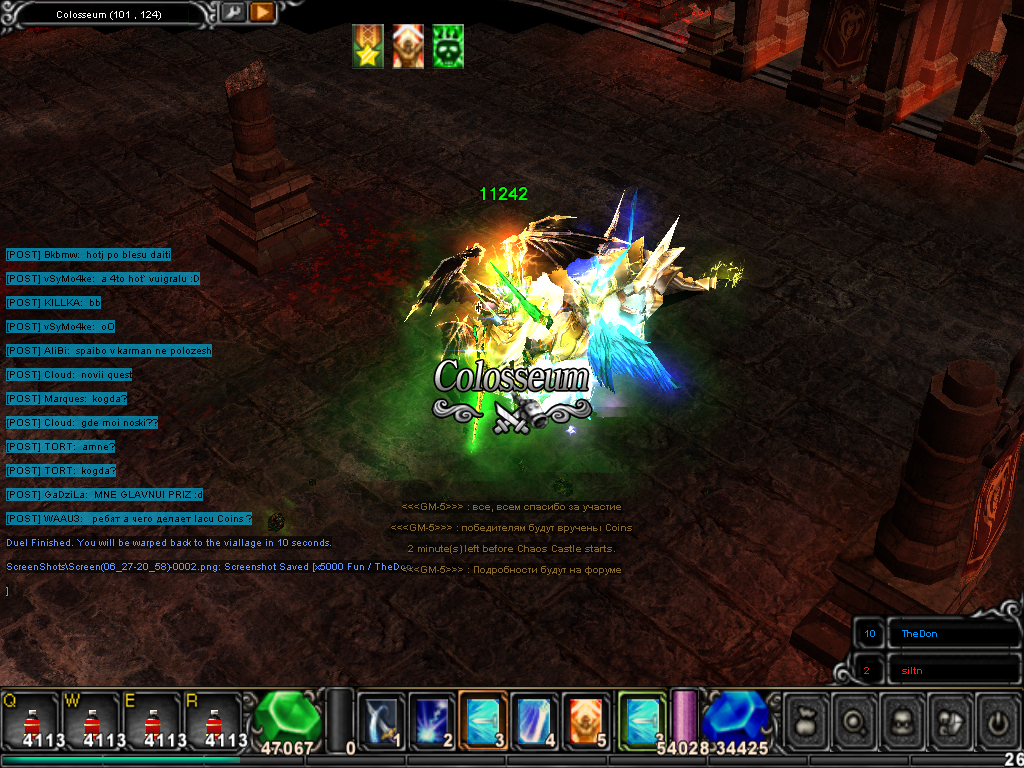Activate the orange skill in slot 5

point(587,718)
